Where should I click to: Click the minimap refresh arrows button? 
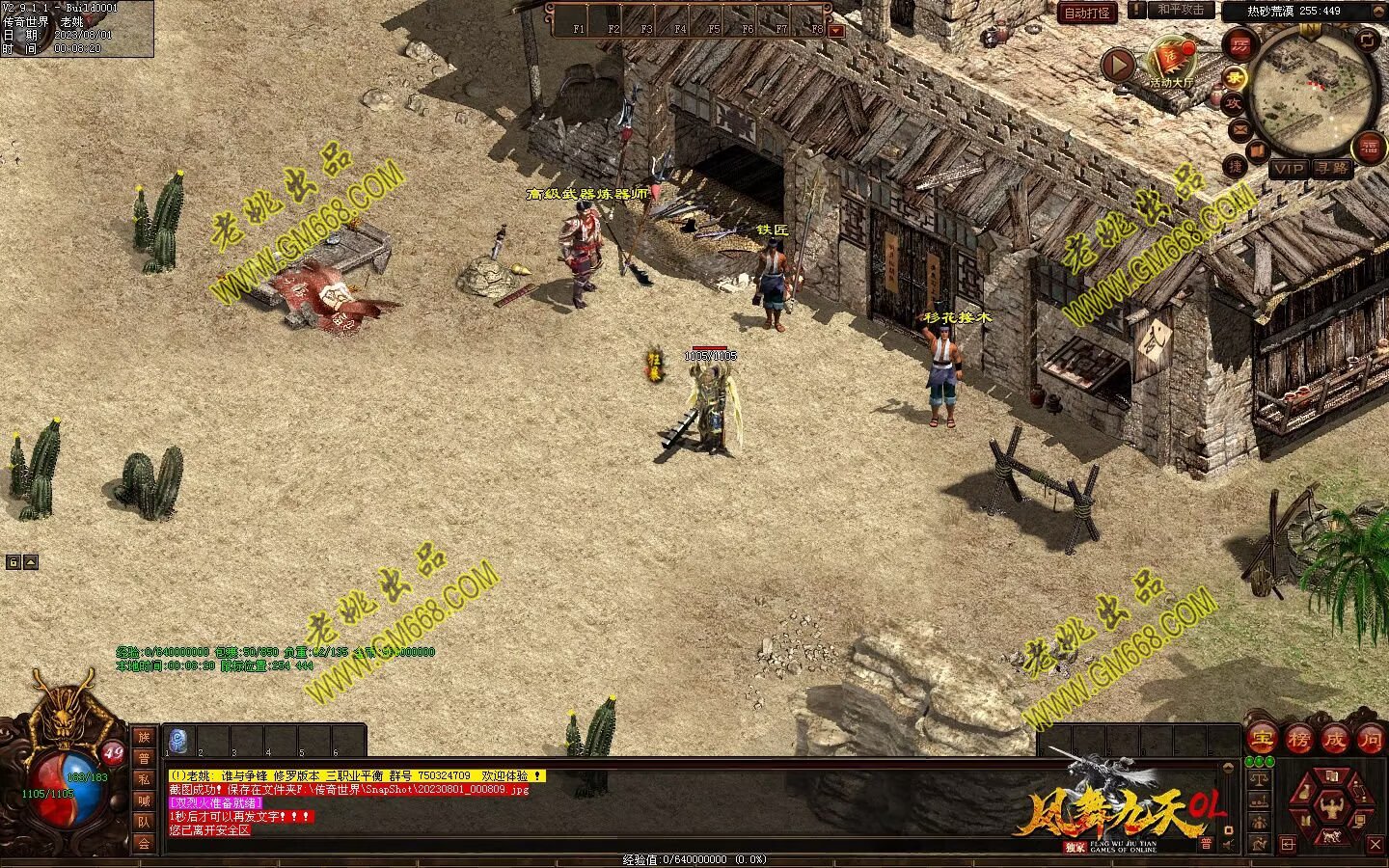[1368, 40]
